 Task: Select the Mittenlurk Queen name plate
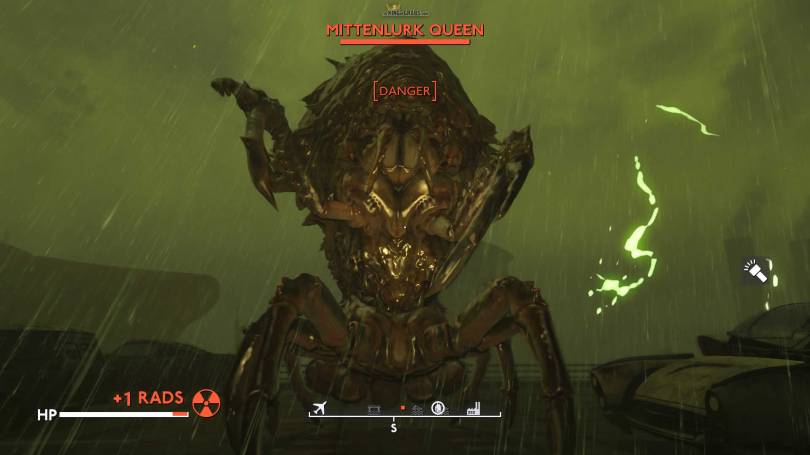coord(404,30)
